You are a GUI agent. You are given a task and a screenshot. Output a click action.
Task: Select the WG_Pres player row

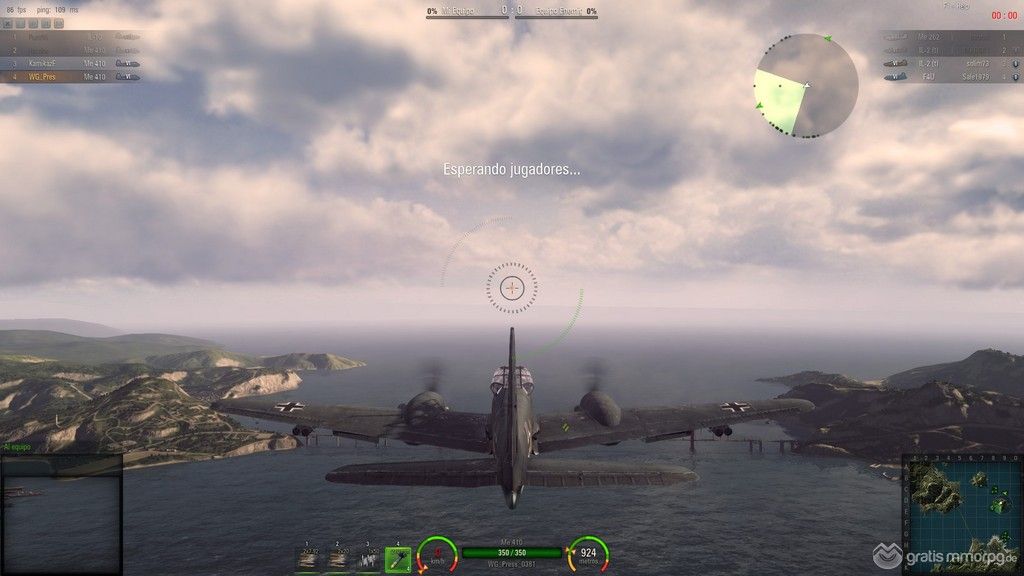pyautogui.click(x=70, y=76)
